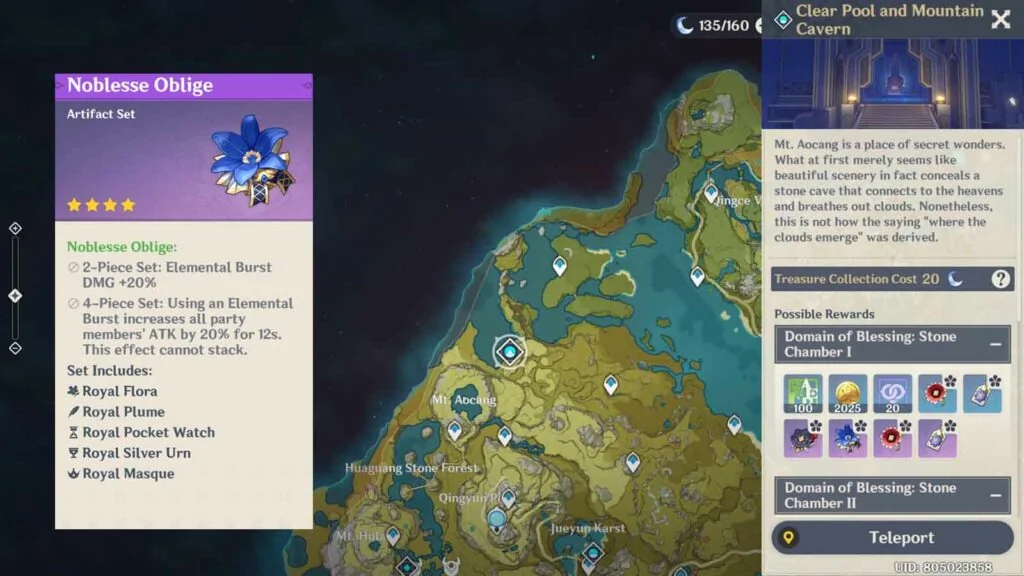Collapse the Stone Chamber I rewards section
Image resolution: width=1024 pixels, height=576 pixels.
click(x=996, y=344)
